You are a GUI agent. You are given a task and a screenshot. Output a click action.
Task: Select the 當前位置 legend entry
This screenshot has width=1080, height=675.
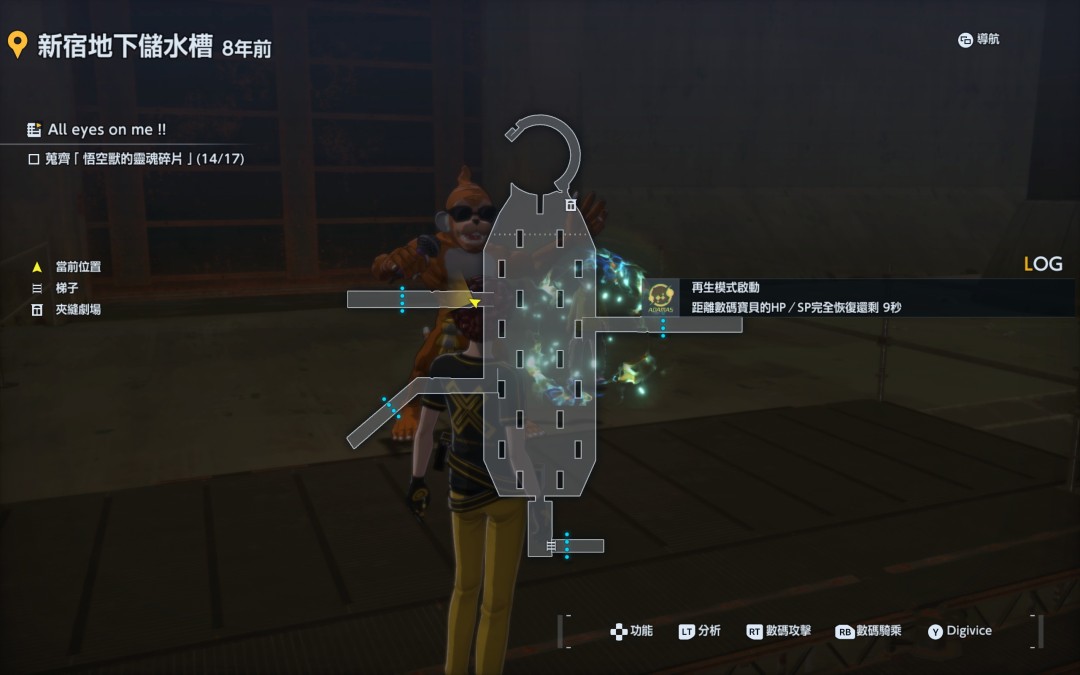pyautogui.click(x=77, y=267)
